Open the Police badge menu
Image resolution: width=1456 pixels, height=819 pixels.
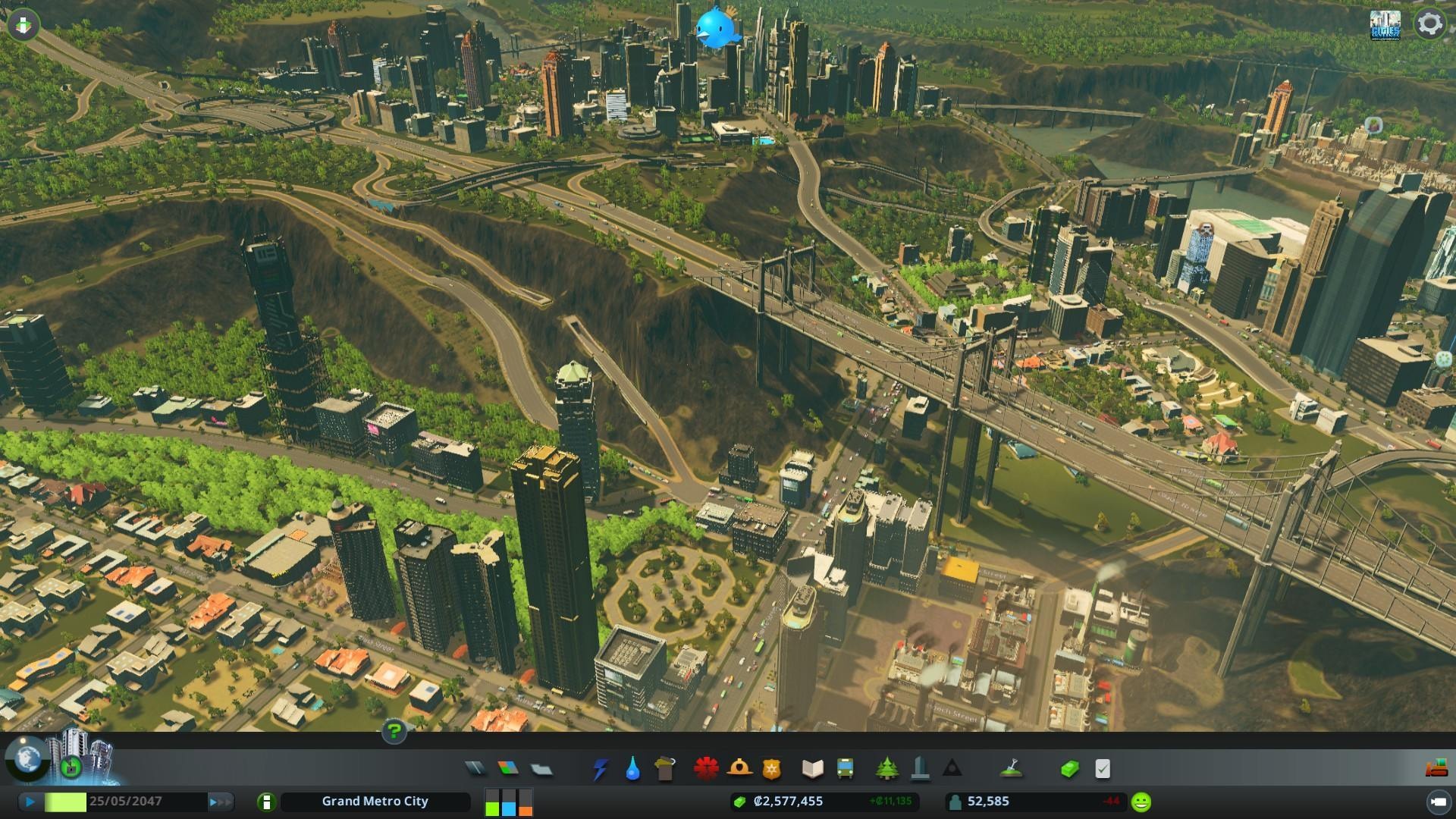coord(771,769)
